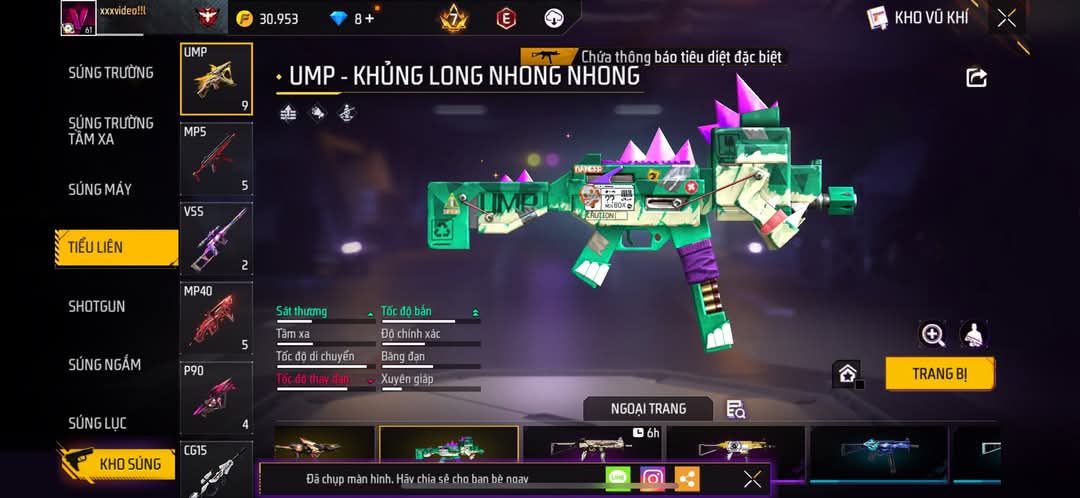Share screenshot via Instagram icon
Screen dimensions: 1080x498
click(x=653, y=479)
